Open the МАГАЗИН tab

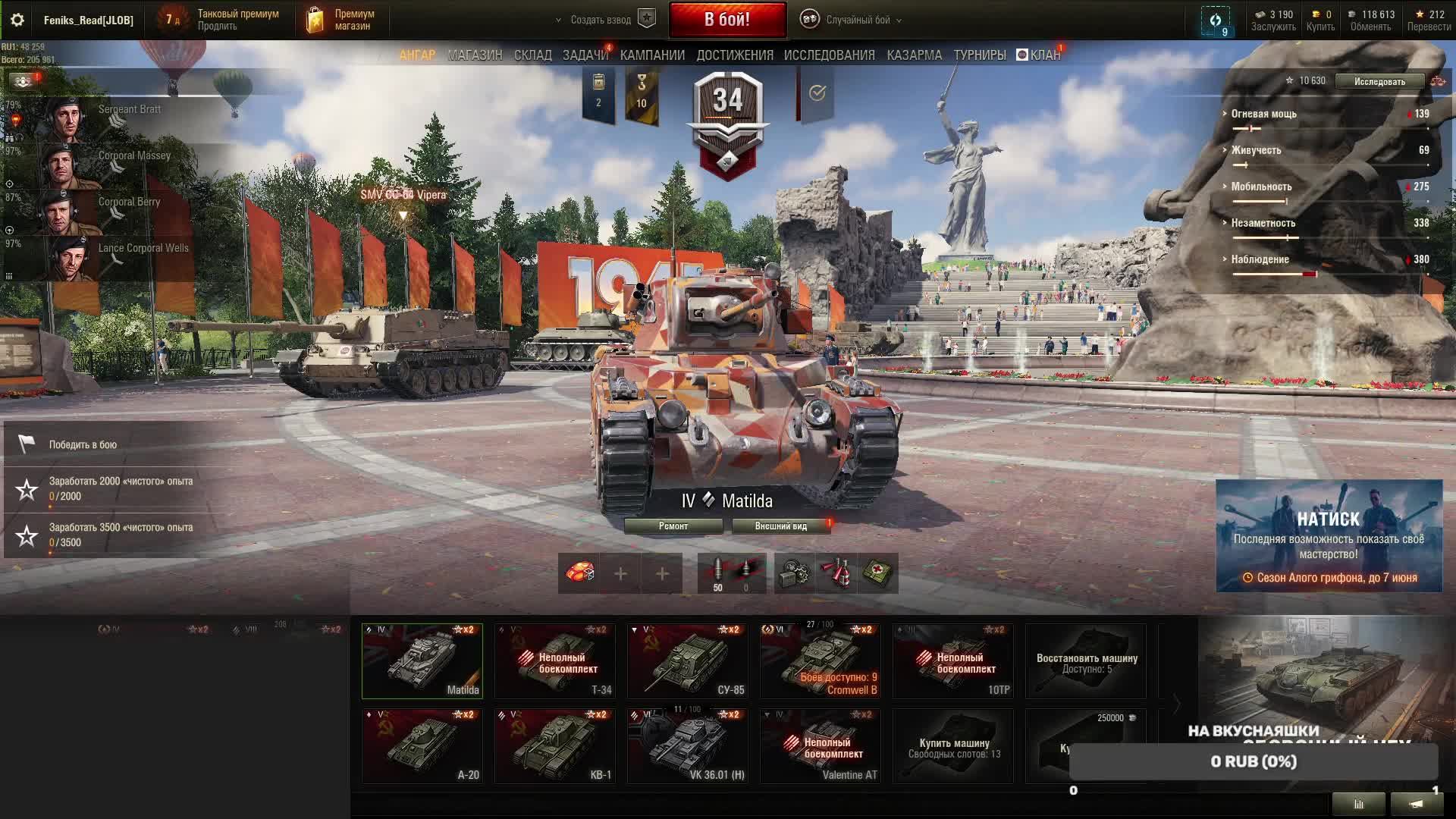(475, 55)
